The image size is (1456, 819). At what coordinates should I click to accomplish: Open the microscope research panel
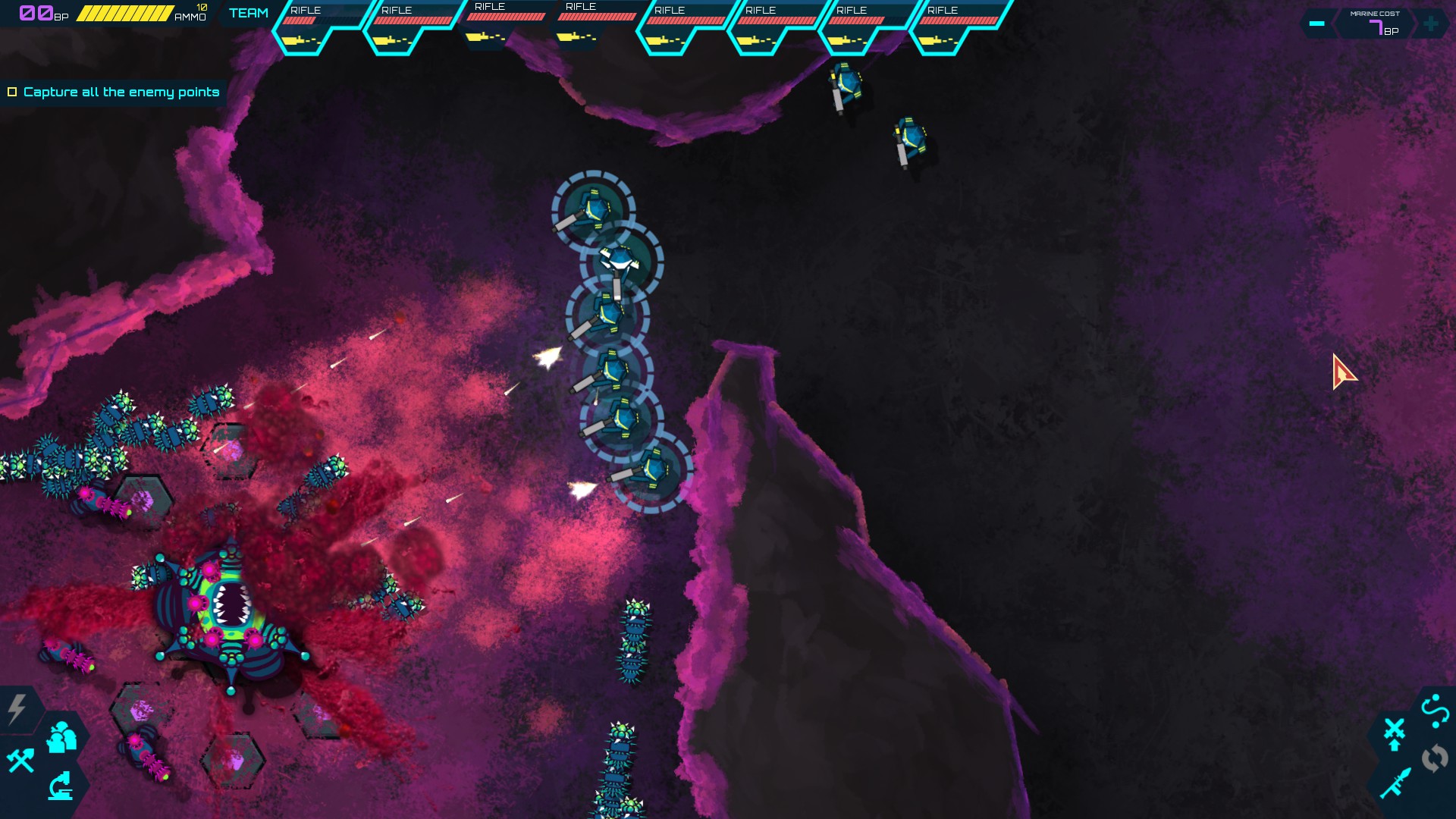click(x=59, y=787)
